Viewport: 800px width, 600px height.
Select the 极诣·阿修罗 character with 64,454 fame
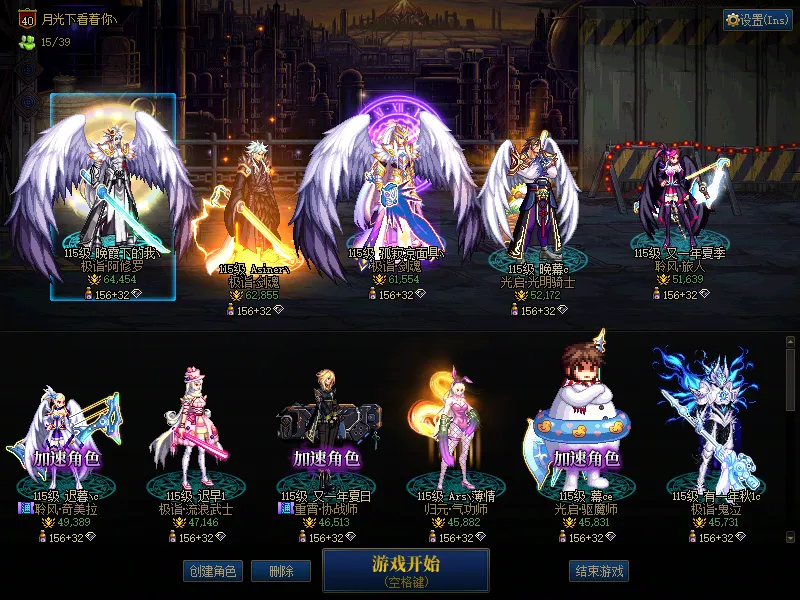click(x=112, y=195)
